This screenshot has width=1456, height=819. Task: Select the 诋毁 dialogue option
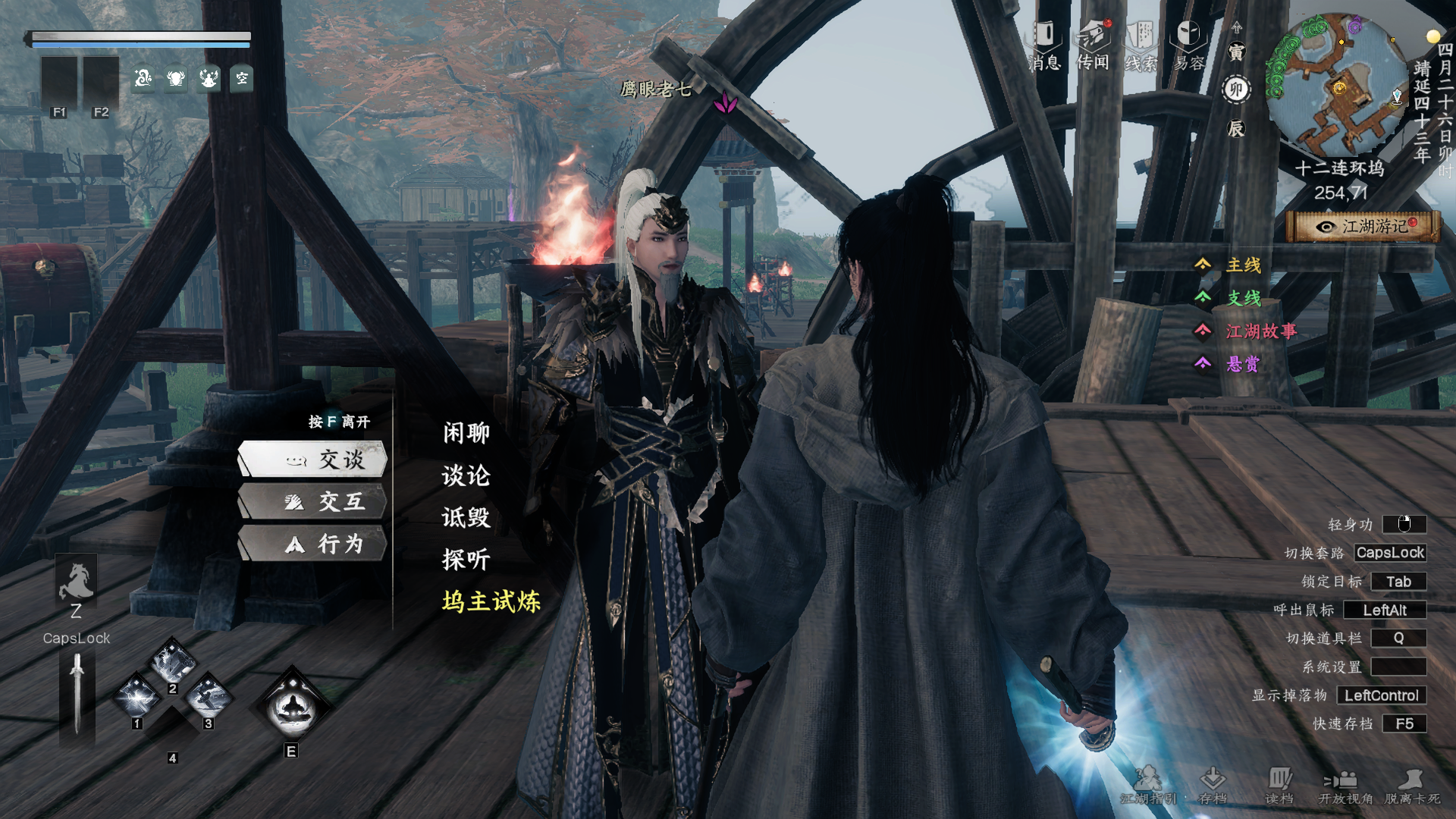click(466, 518)
